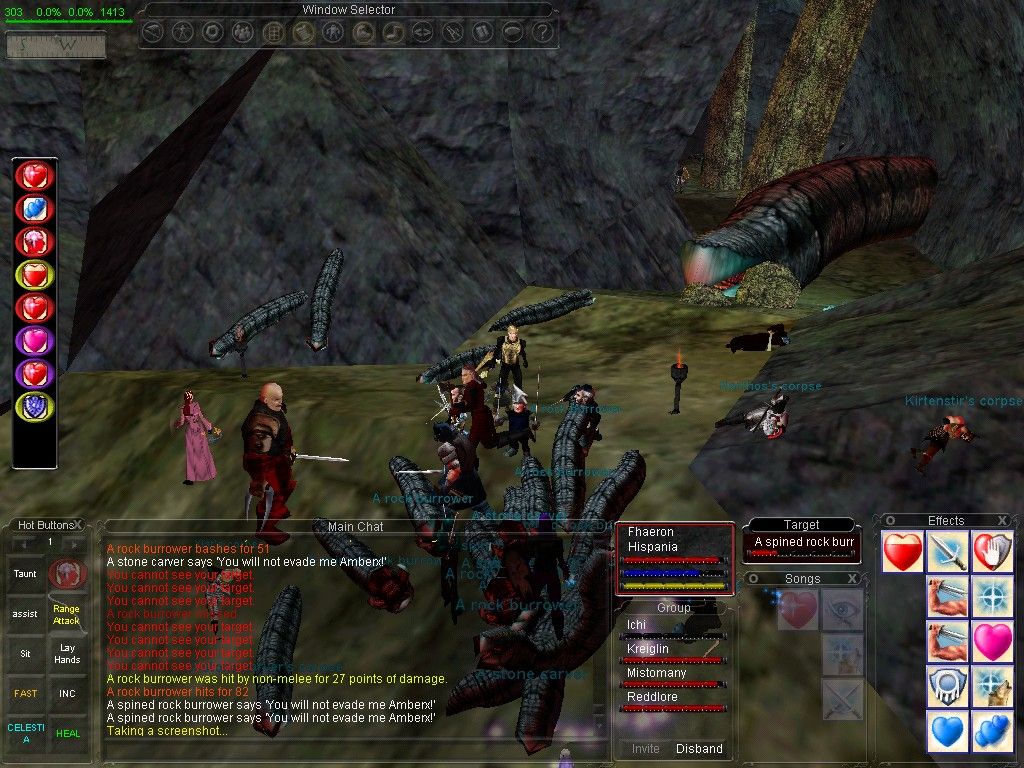Close the Effects window
Viewport: 1024px width, 768px height.
pos(1003,520)
